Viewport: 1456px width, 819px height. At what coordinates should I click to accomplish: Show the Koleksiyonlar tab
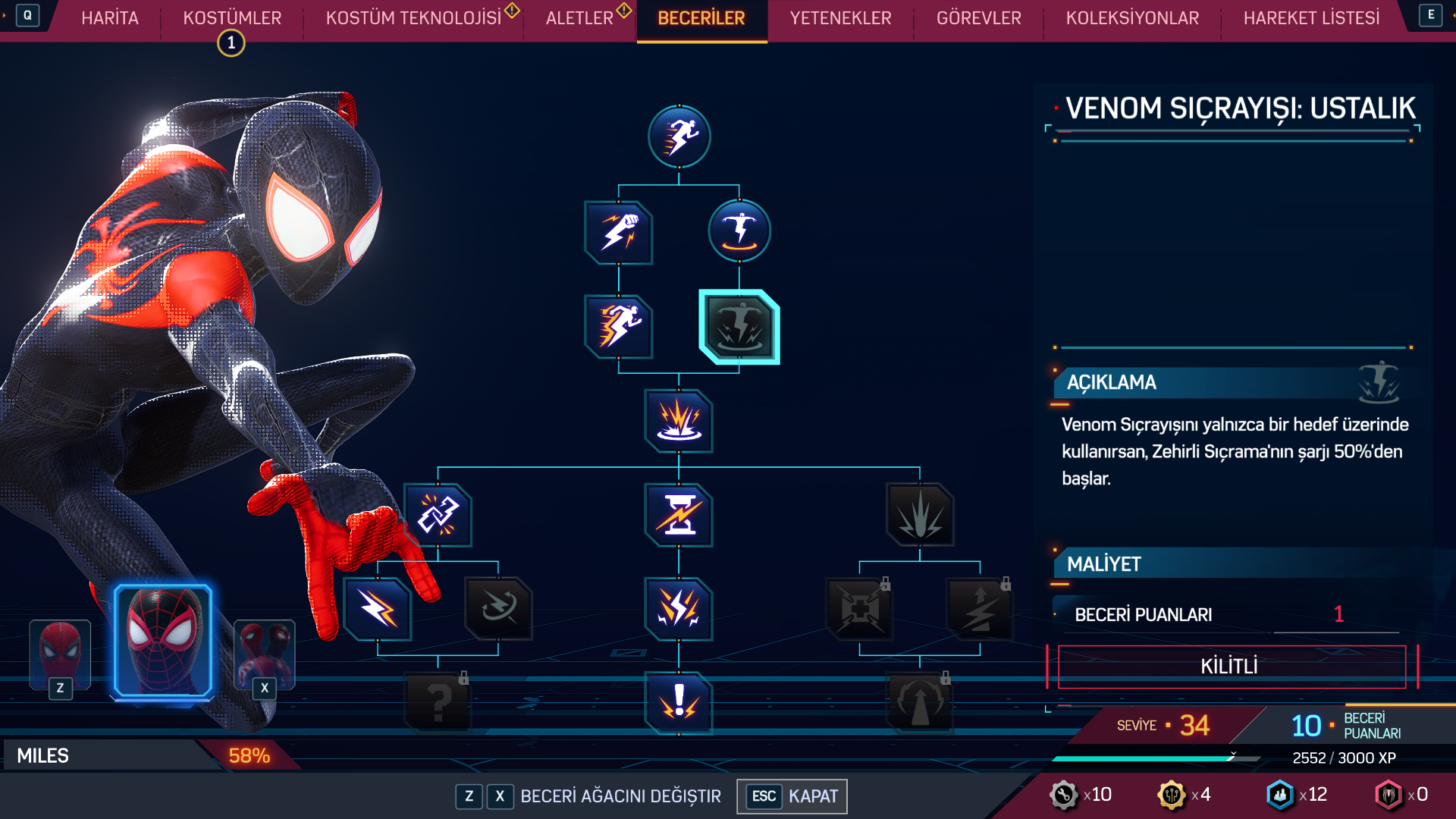tap(1132, 18)
